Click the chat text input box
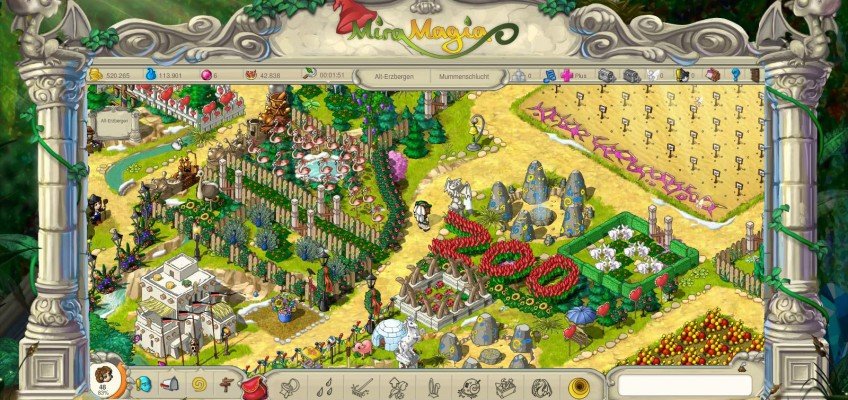Viewport: 848px width, 400px height. 684,385
